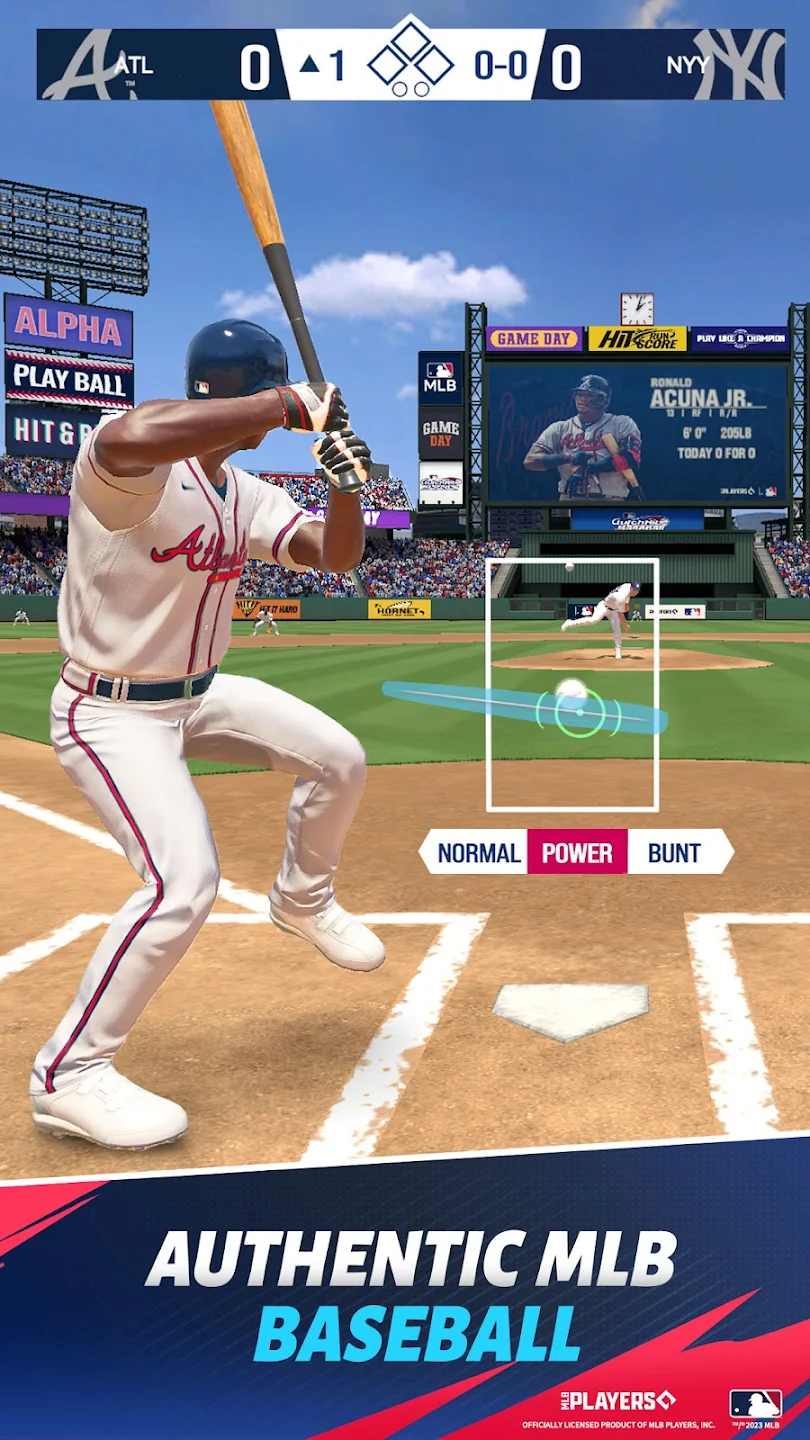Choose the BUNT swing option
Image resolution: width=810 pixels, height=1440 pixels.
[675, 853]
